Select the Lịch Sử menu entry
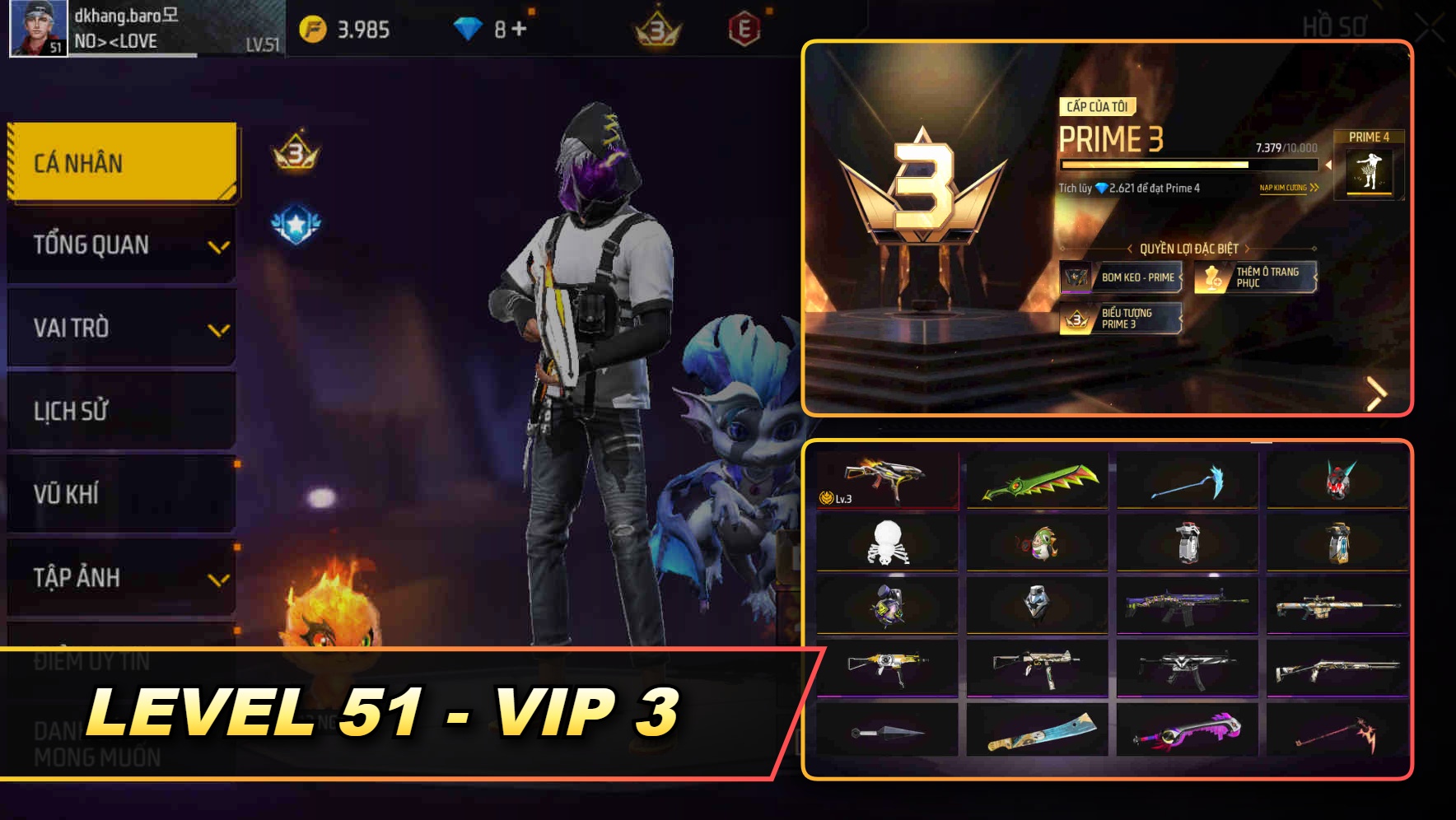The image size is (1456, 820). click(x=121, y=411)
